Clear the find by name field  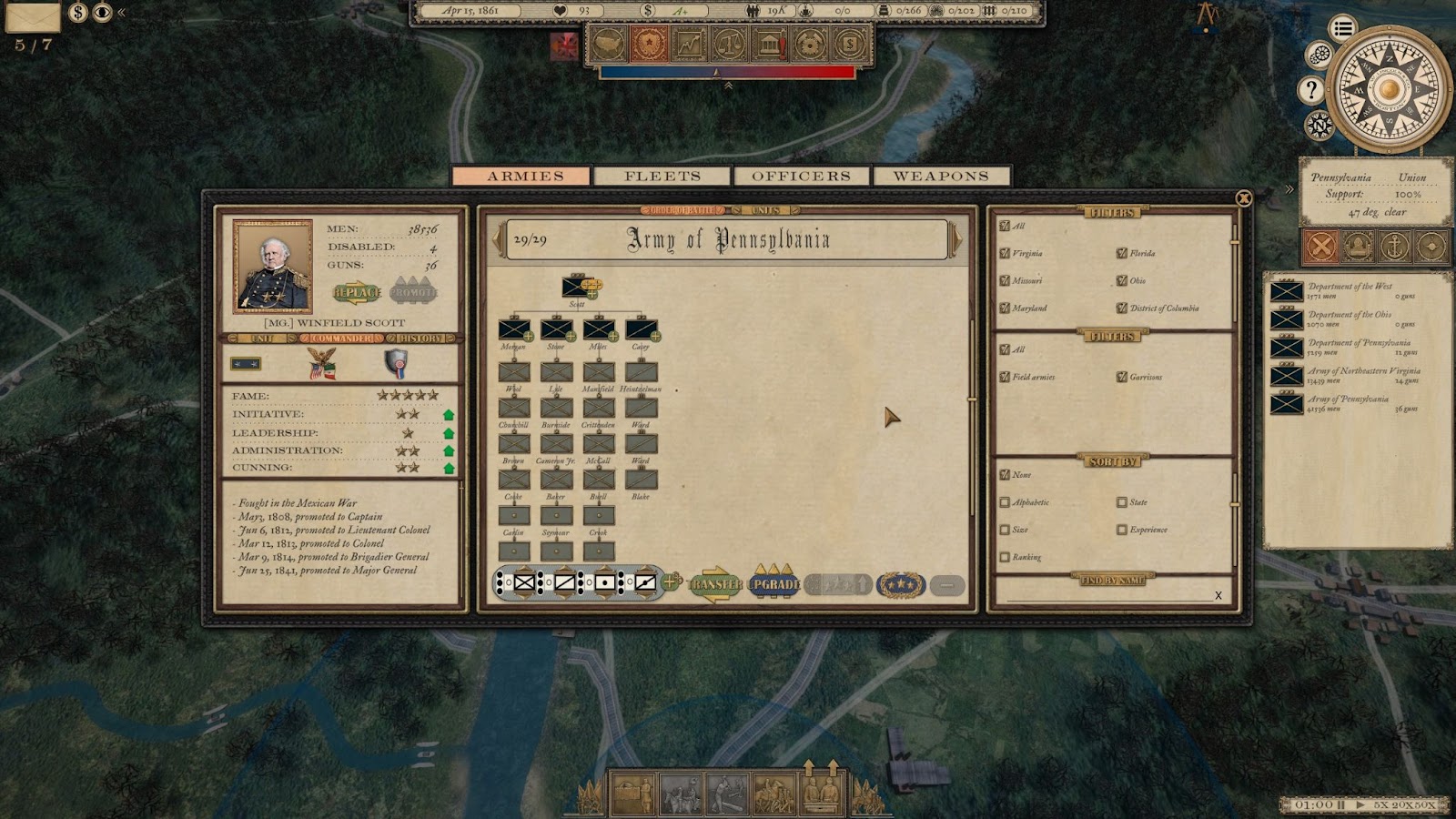(1218, 595)
